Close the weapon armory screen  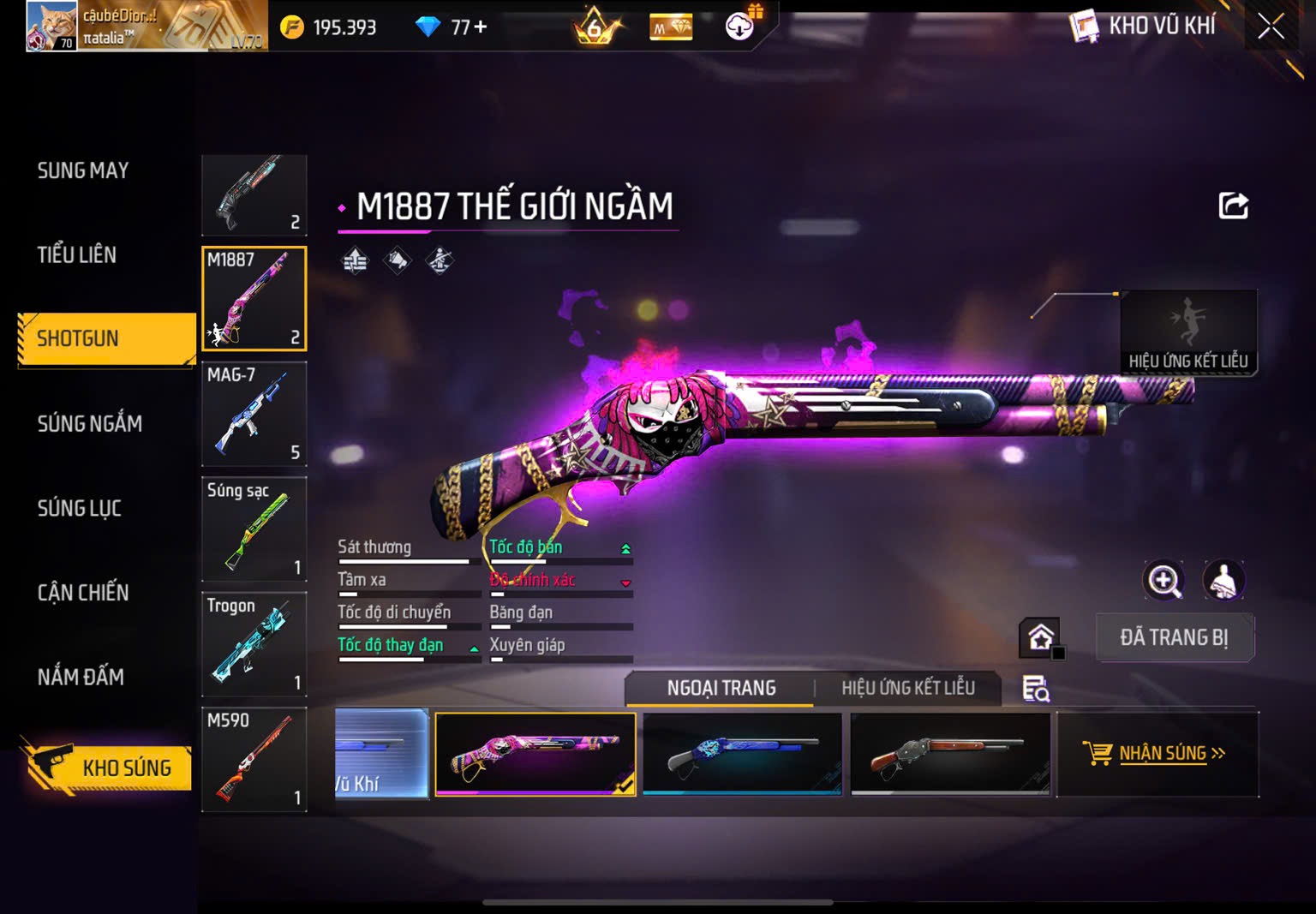1271,27
